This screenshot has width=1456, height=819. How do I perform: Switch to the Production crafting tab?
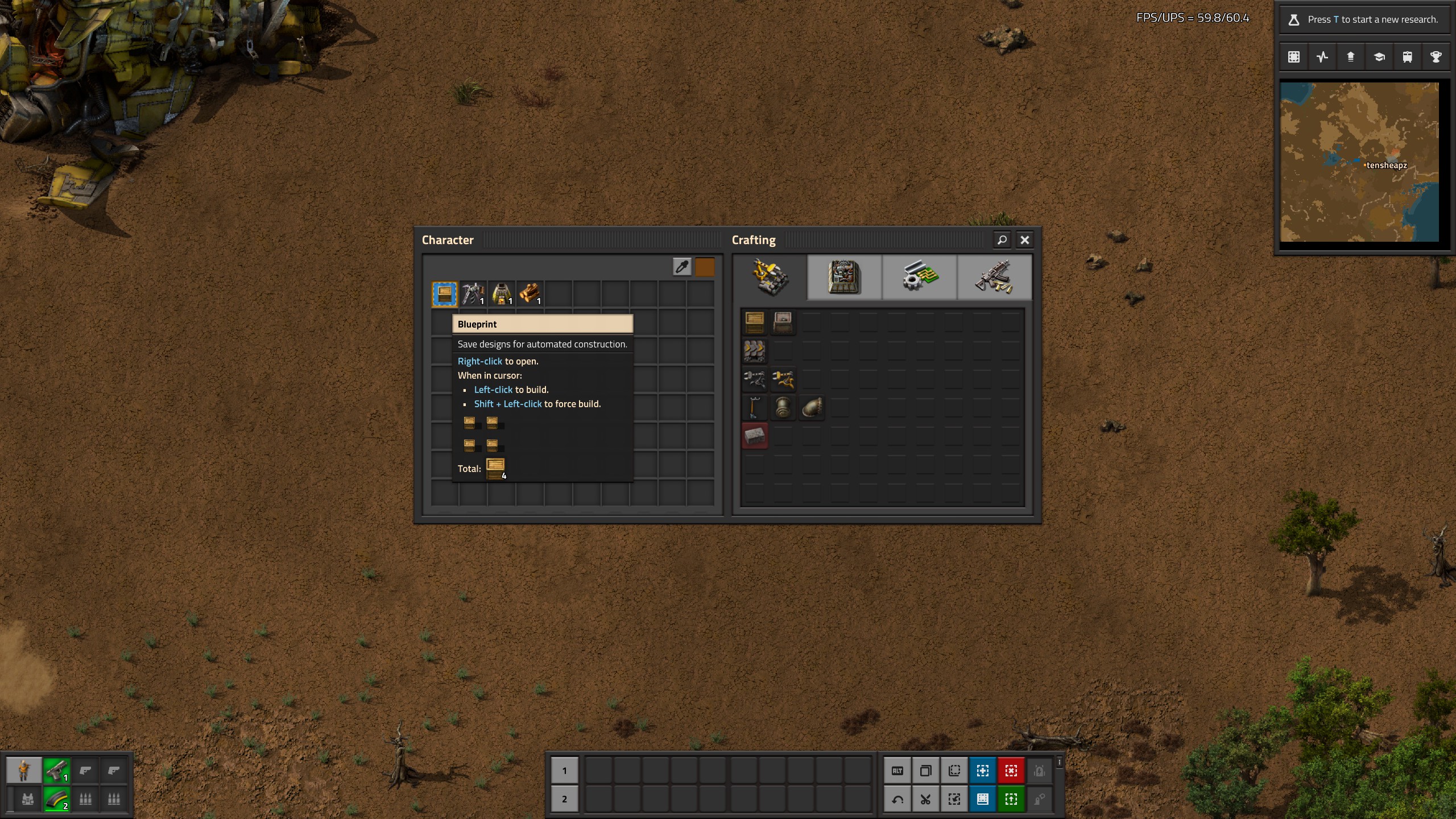pyautogui.click(x=844, y=278)
